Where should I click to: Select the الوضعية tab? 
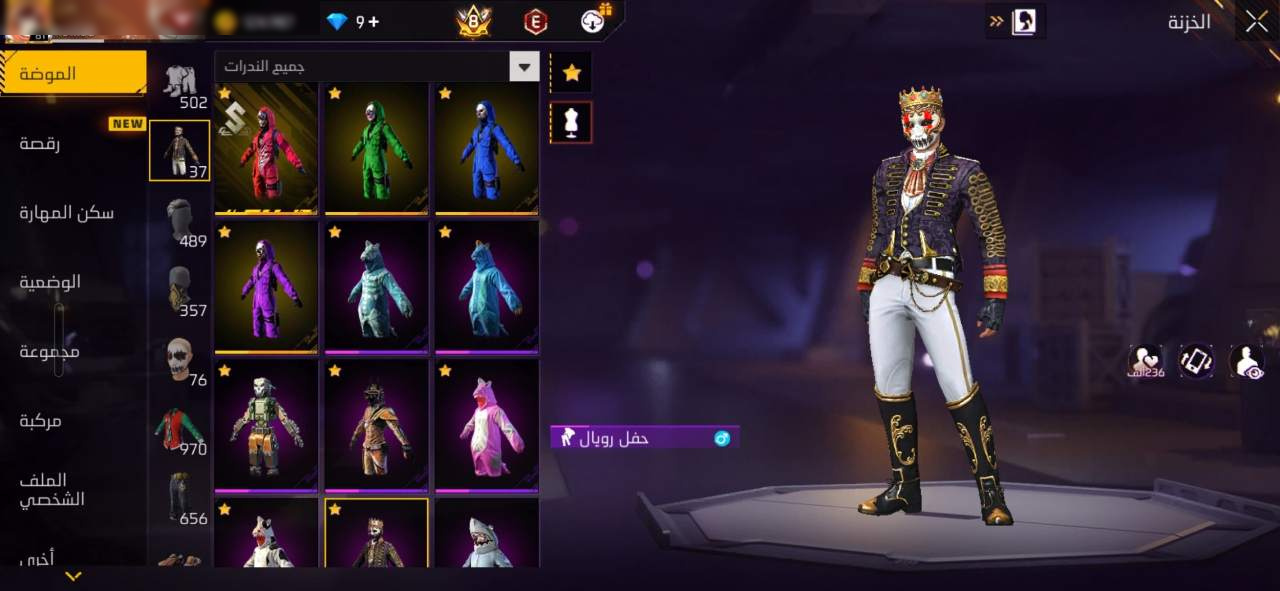(50, 281)
